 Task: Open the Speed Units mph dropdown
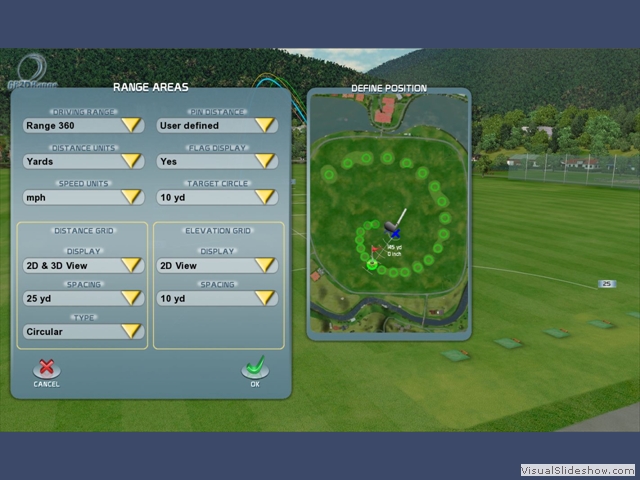[83, 197]
